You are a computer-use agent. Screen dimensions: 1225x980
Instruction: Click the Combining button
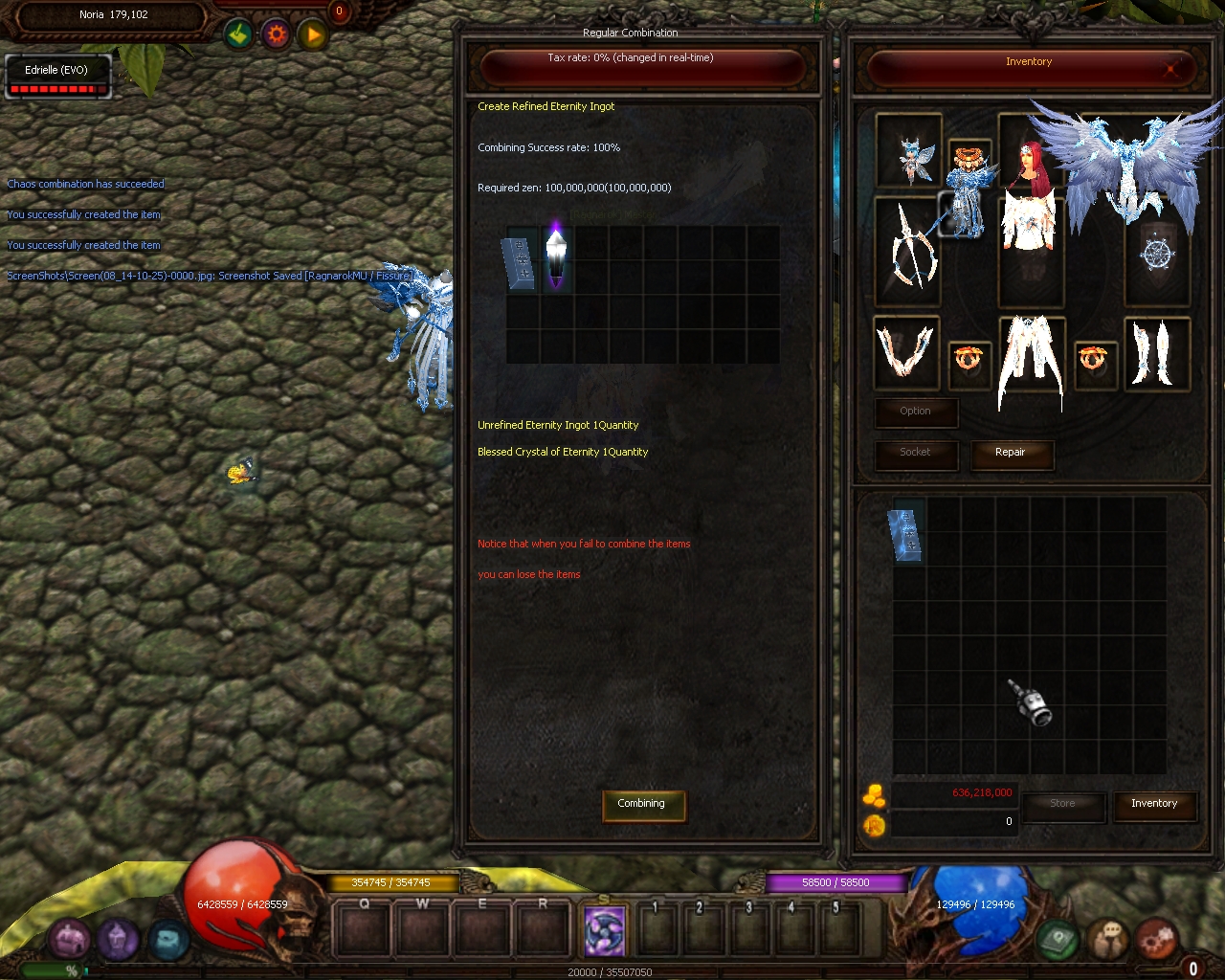click(641, 804)
